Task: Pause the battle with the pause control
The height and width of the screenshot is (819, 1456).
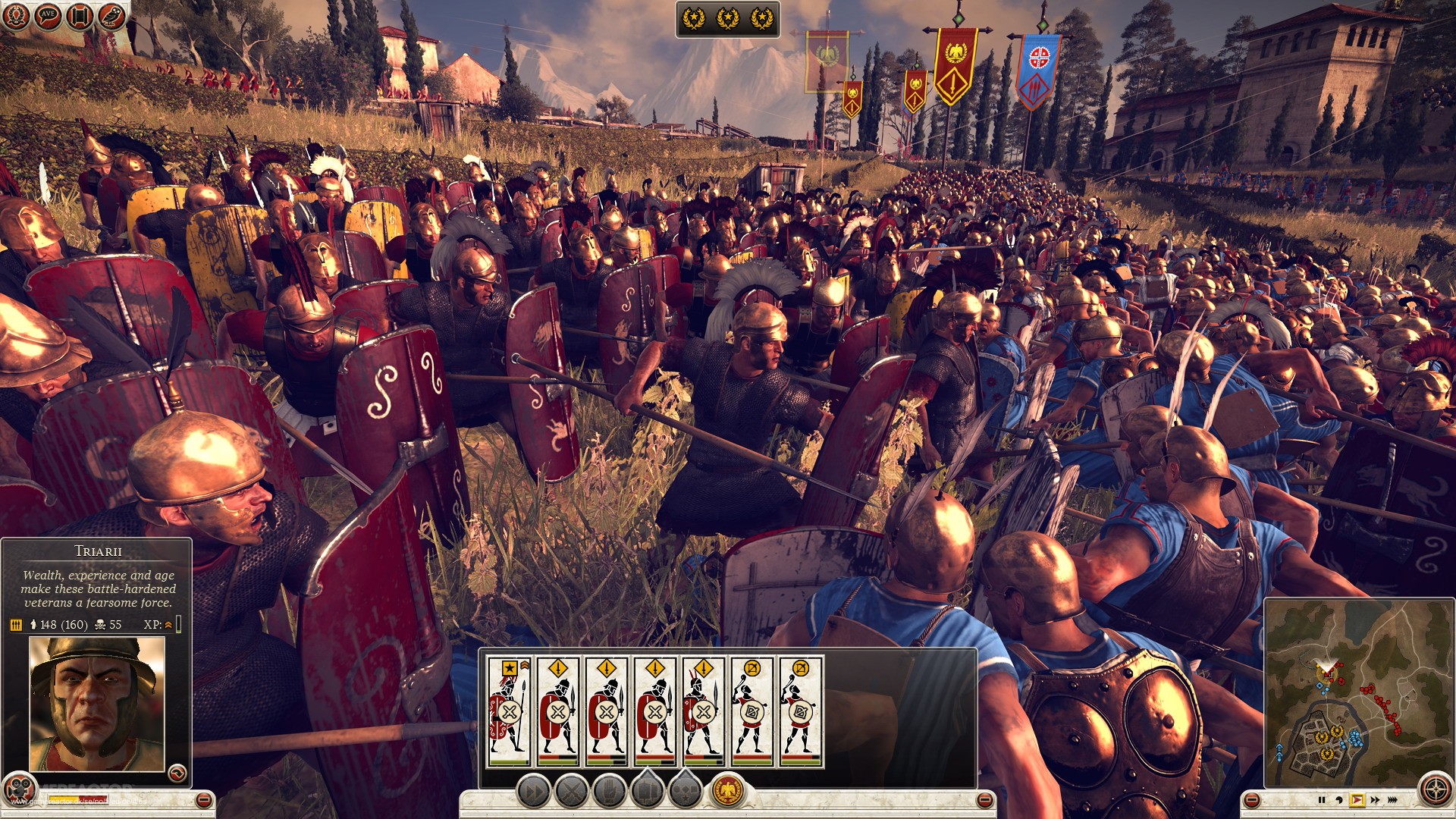Action: (x=1322, y=800)
